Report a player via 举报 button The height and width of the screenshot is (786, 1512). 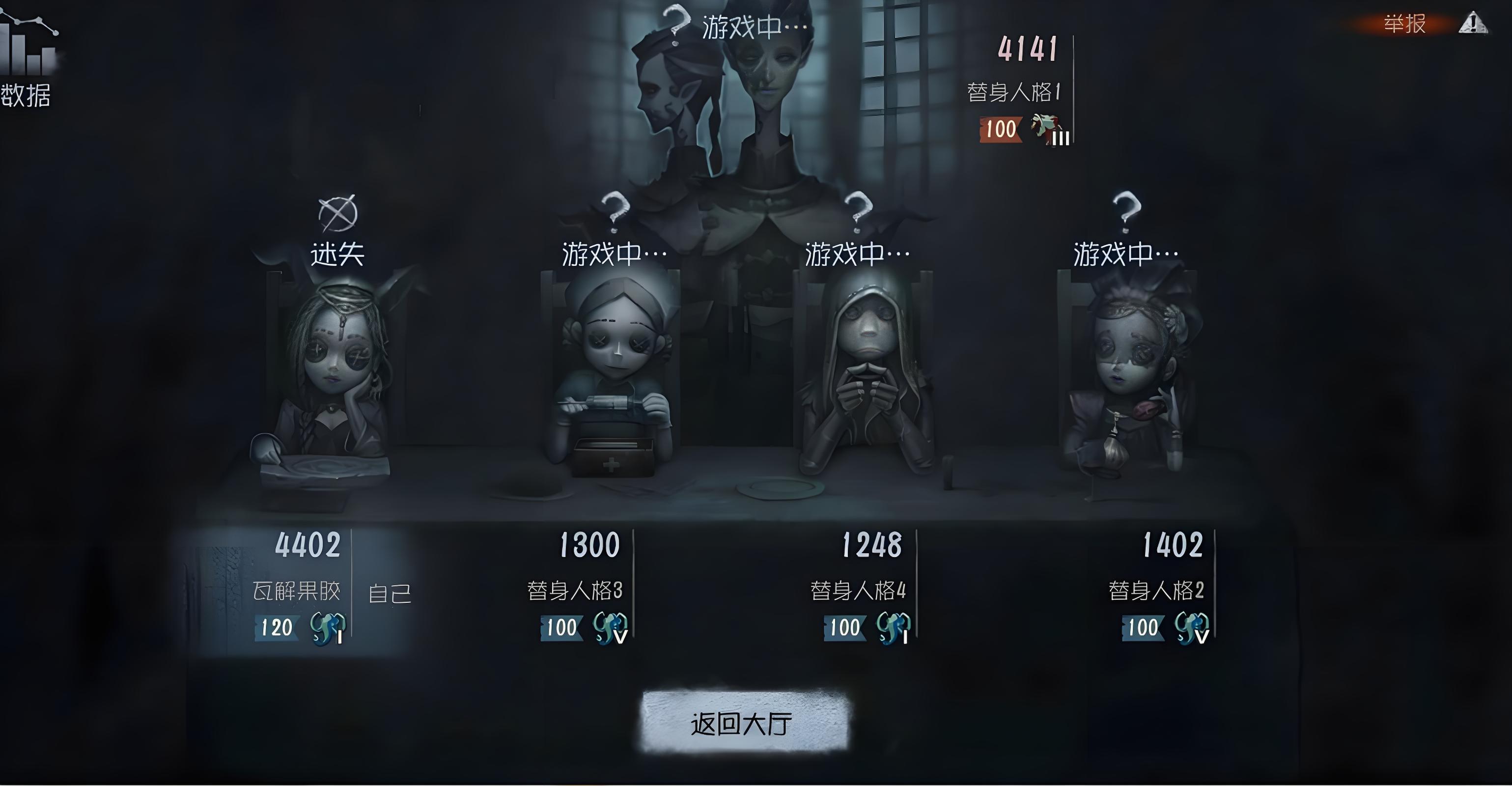[1404, 24]
